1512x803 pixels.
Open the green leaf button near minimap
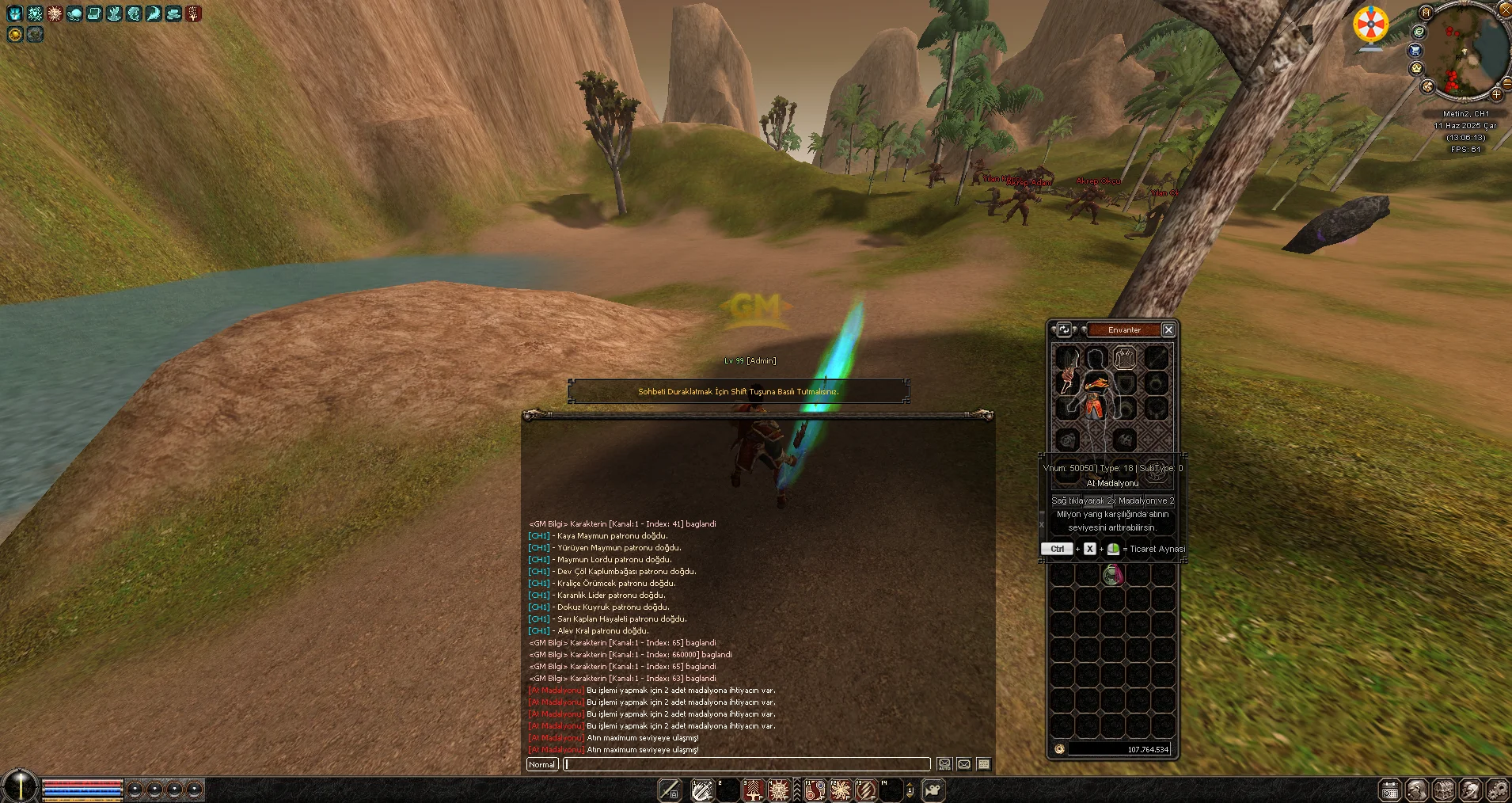click(1419, 32)
